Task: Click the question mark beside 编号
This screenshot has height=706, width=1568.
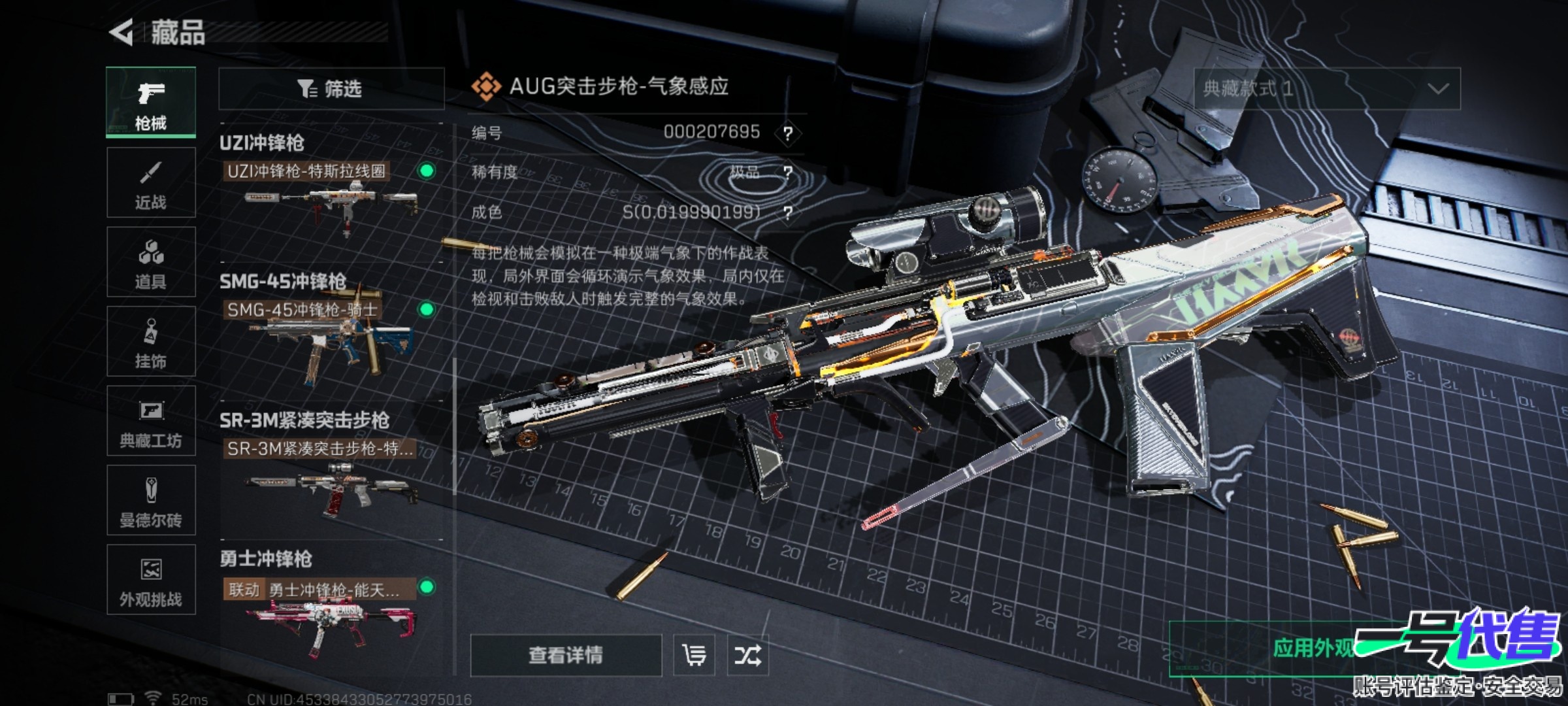Action: 788,133
